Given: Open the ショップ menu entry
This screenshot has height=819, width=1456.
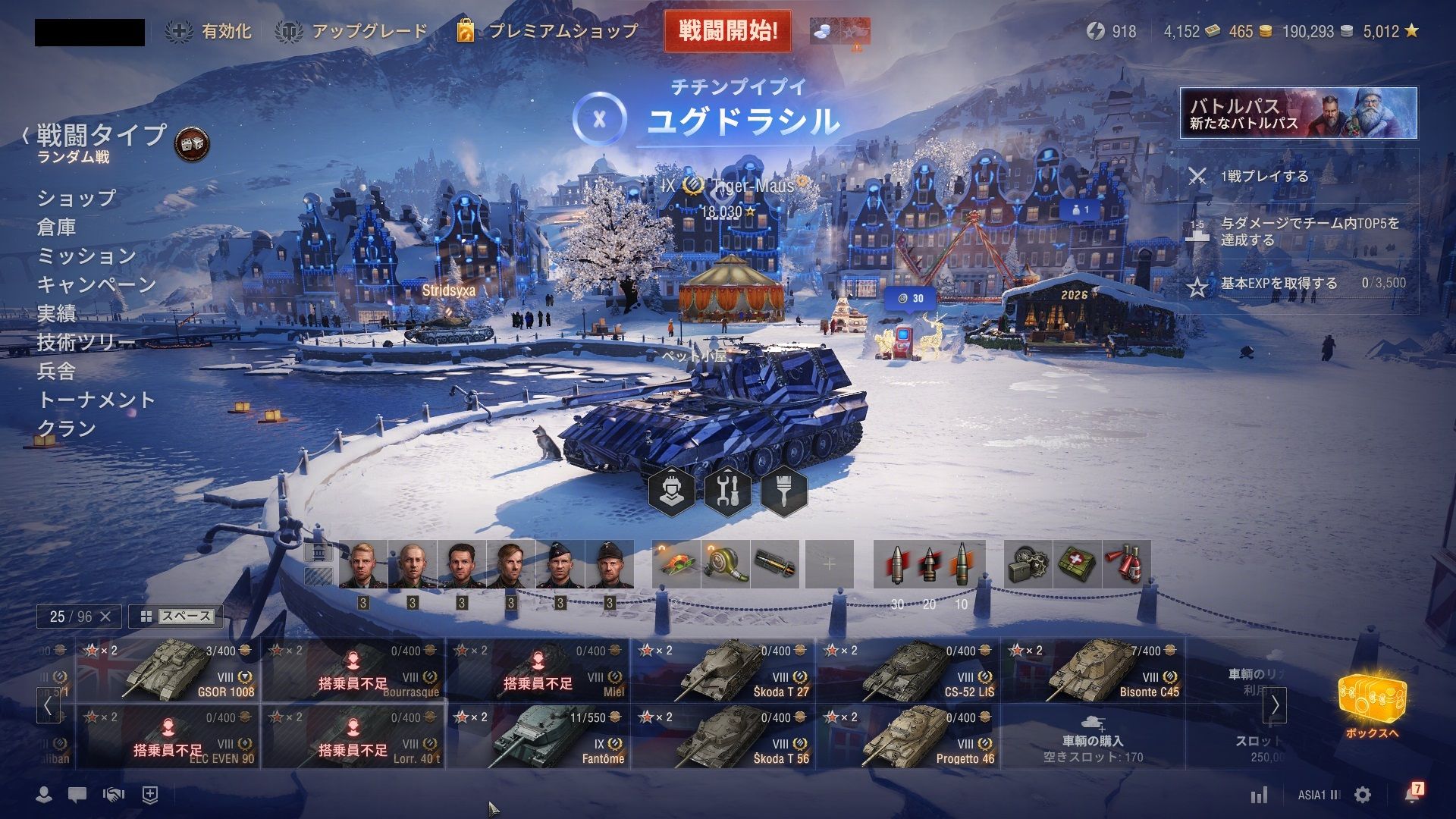Looking at the screenshot, I should click(x=77, y=198).
